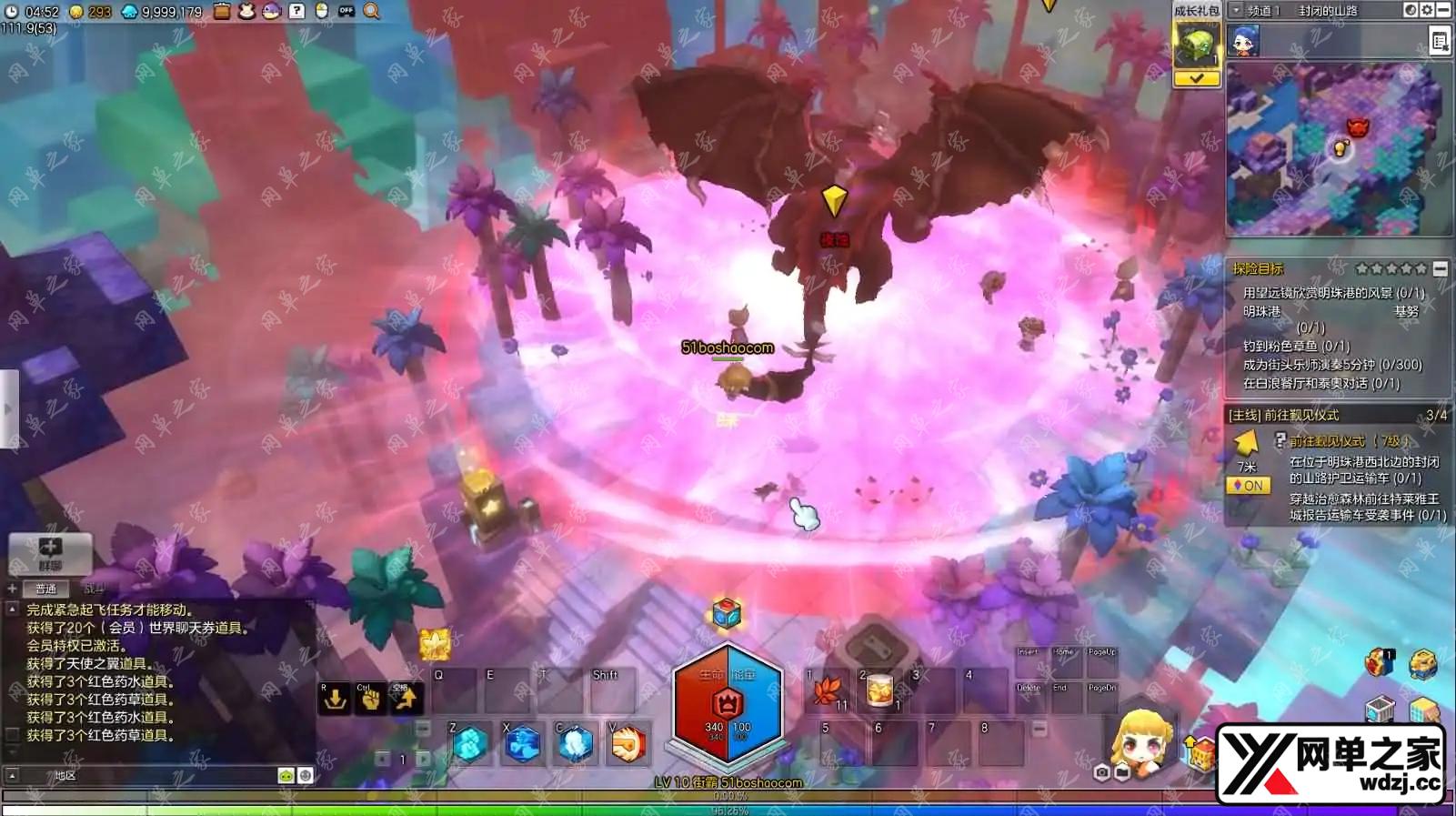This screenshot has height=816, width=1456.
Task: Activate the V key orange punch skill
Action: coord(628,744)
